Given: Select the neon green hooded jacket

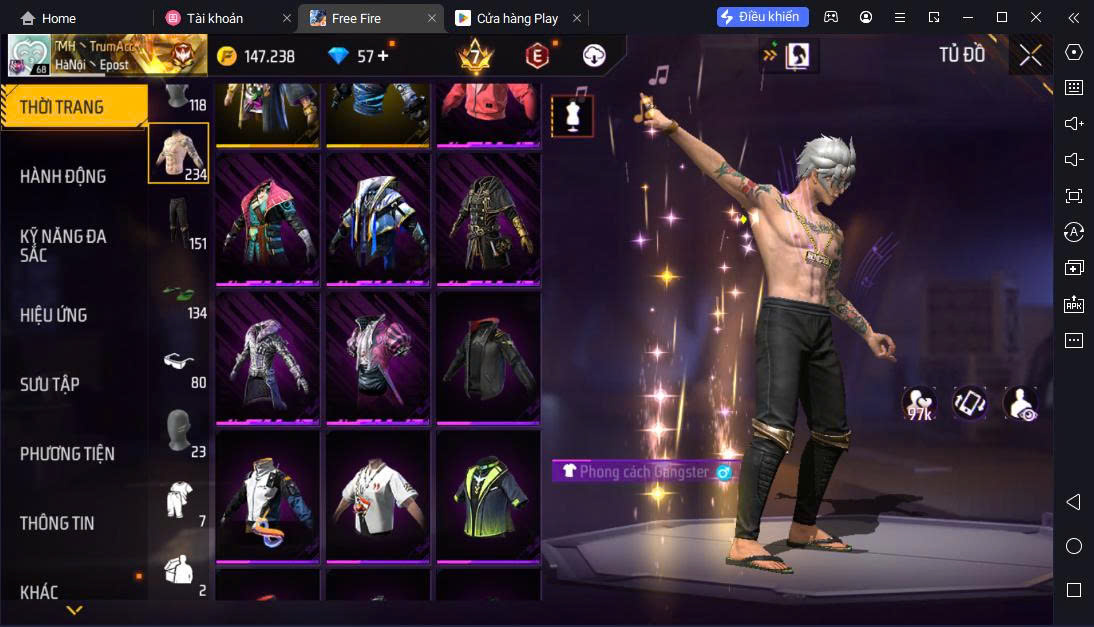Looking at the screenshot, I should point(488,495).
